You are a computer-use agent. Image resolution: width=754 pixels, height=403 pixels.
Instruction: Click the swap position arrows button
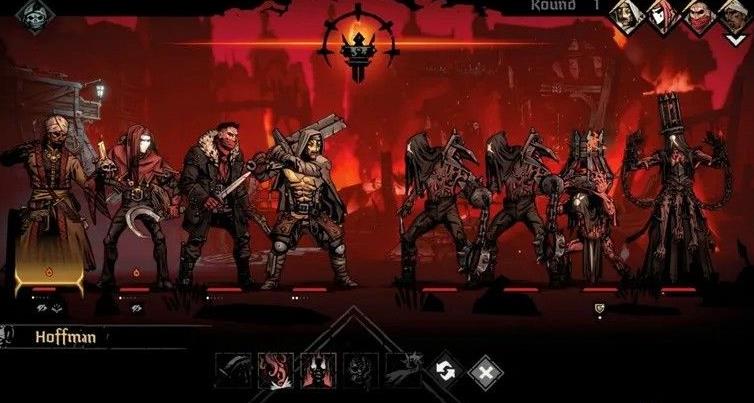(x=443, y=372)
